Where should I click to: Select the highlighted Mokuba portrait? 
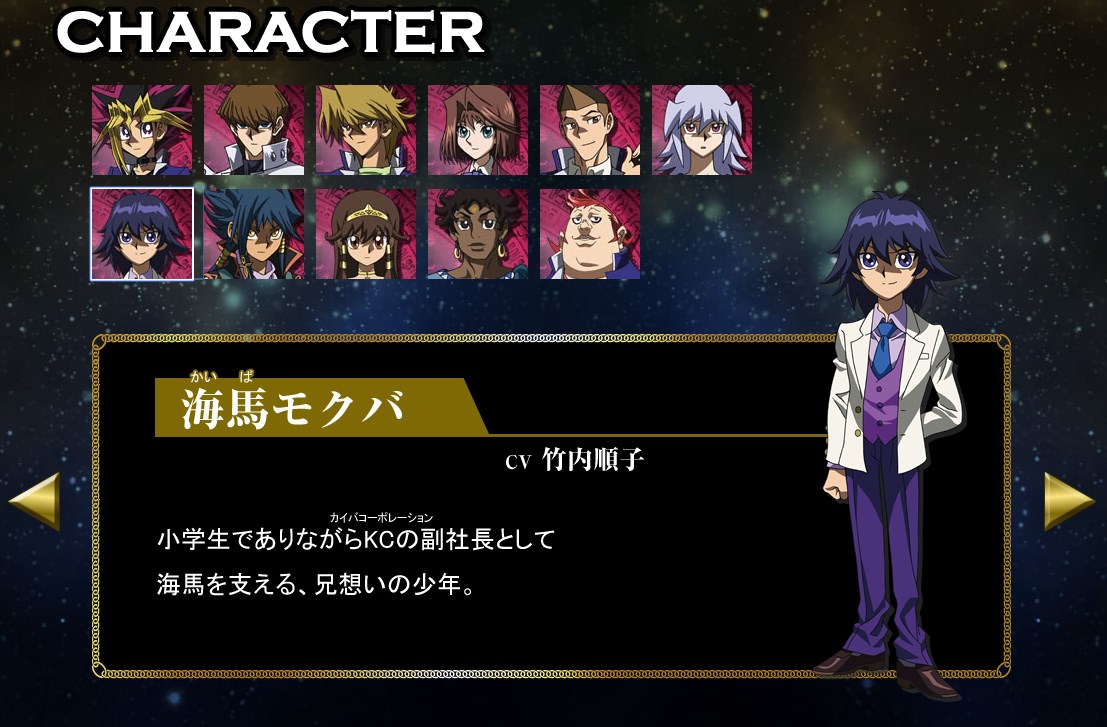click(142, 234)
